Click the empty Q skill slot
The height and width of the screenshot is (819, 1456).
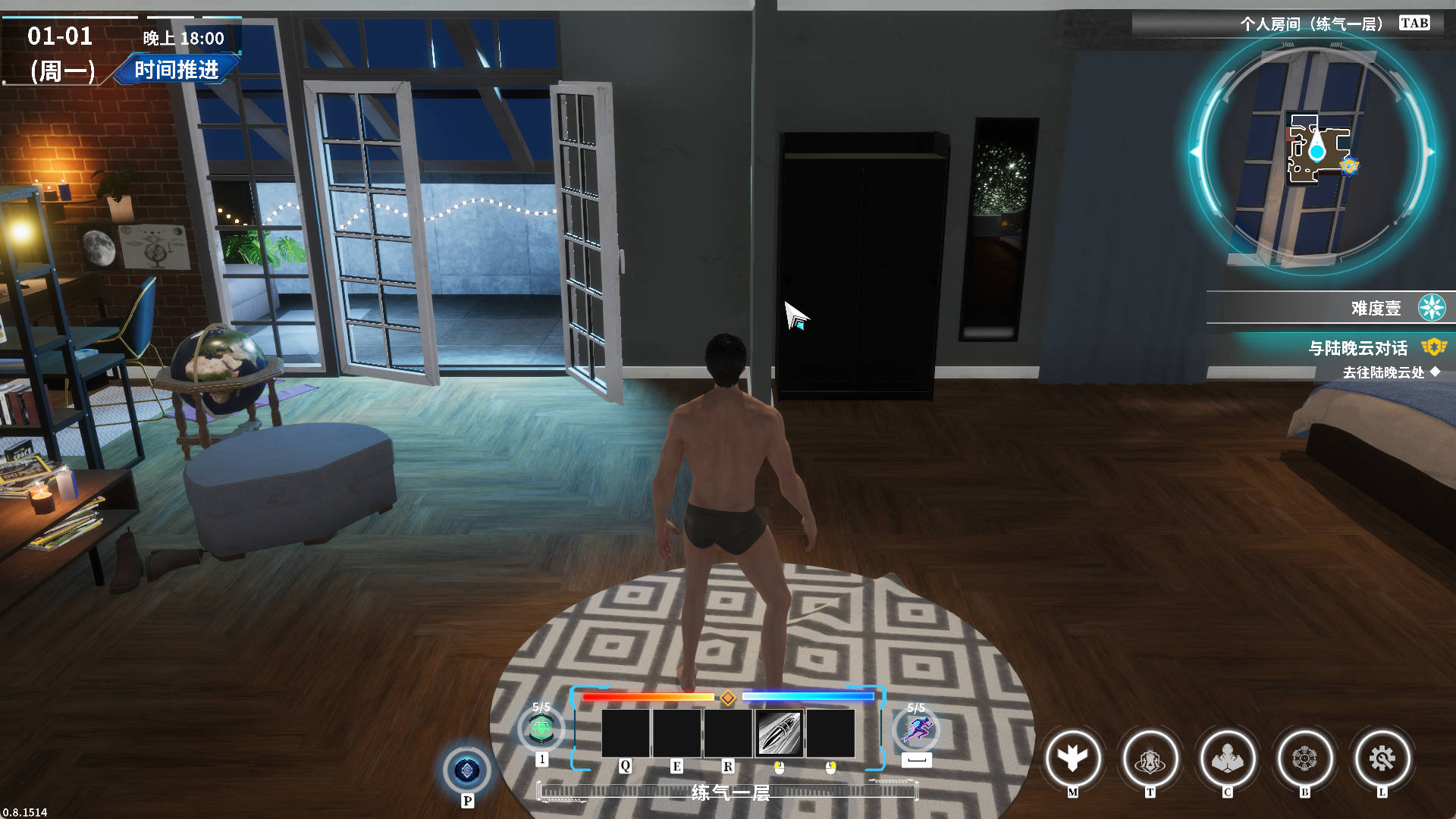pyautogui.click(x=626, y=732)
